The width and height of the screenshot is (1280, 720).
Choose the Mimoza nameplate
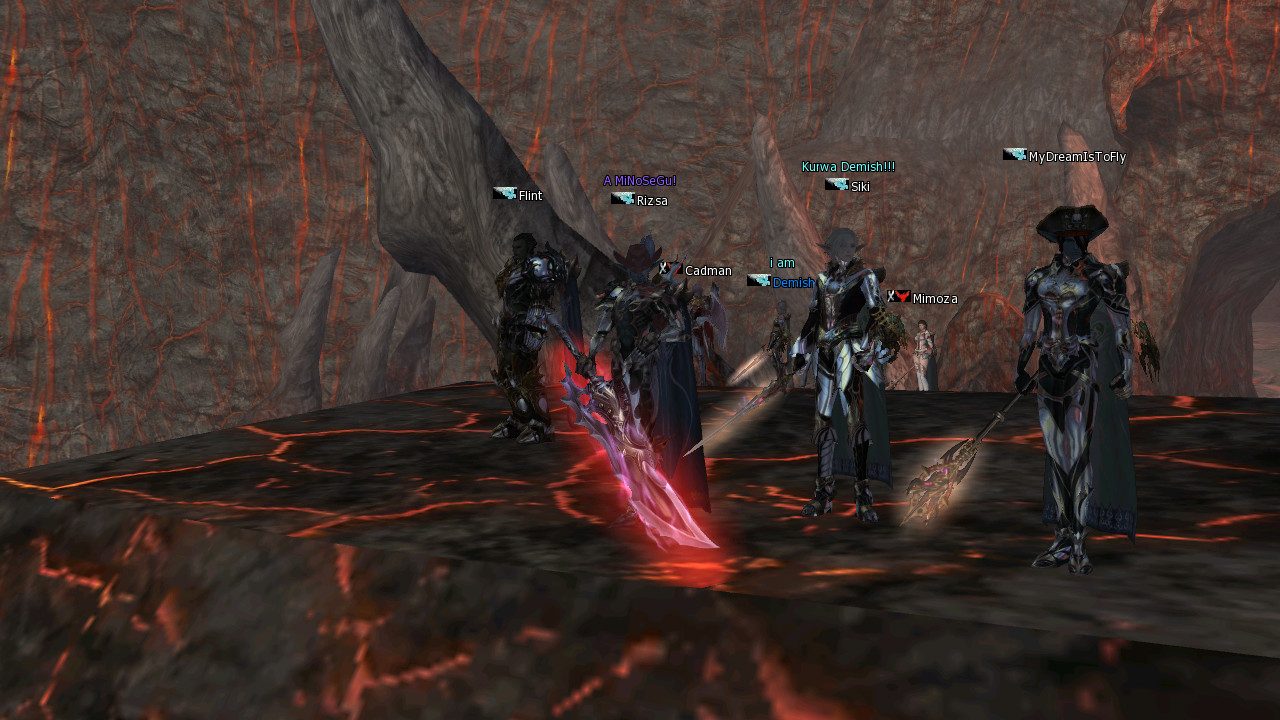pyautogui.click(x=934, y=299)
